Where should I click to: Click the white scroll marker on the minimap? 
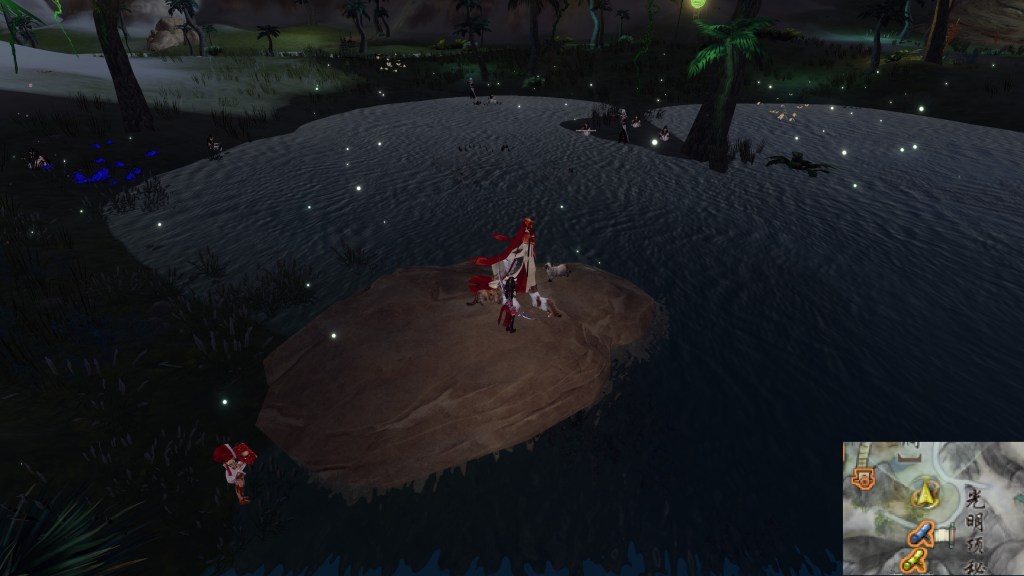945,535
